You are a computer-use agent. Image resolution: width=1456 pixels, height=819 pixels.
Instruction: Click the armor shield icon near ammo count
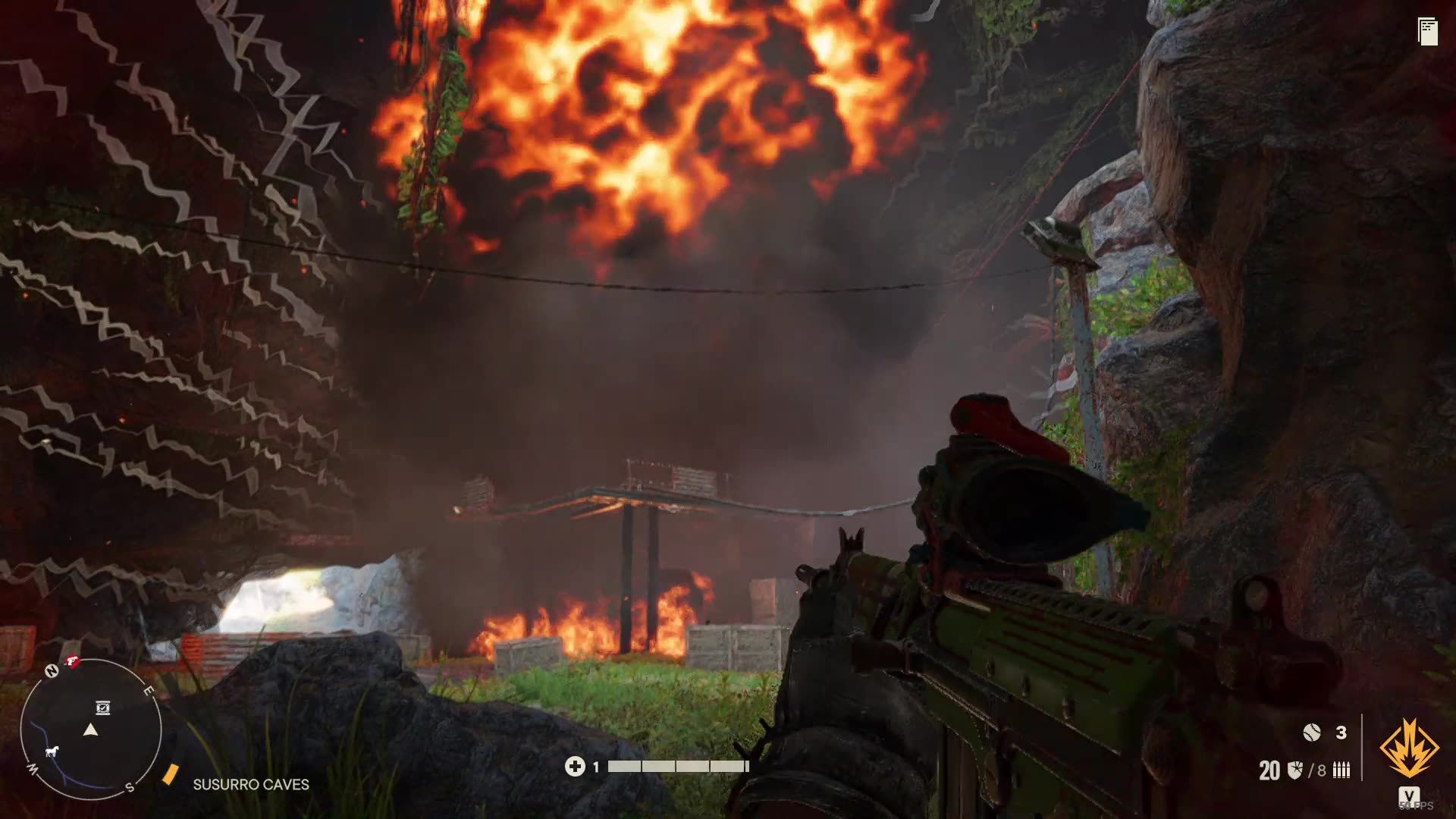(x=1294, y=769)
